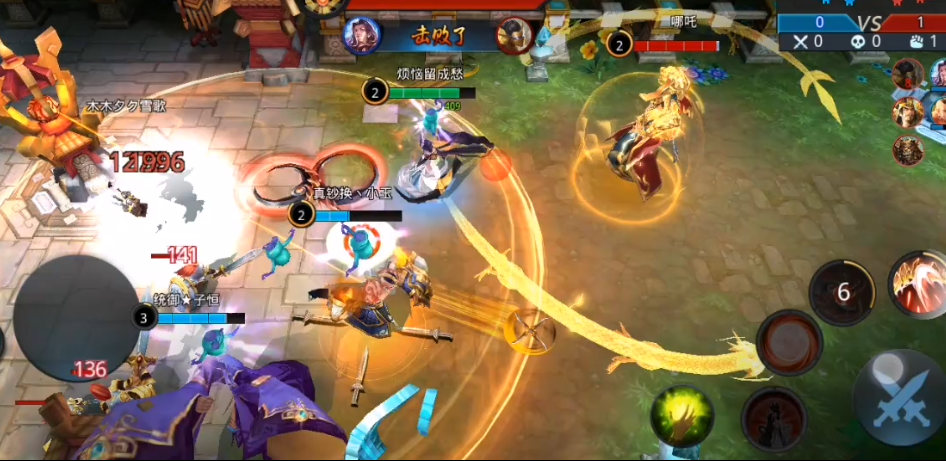
Task: Use the green glowing hand spell
Action: point(682,416)
